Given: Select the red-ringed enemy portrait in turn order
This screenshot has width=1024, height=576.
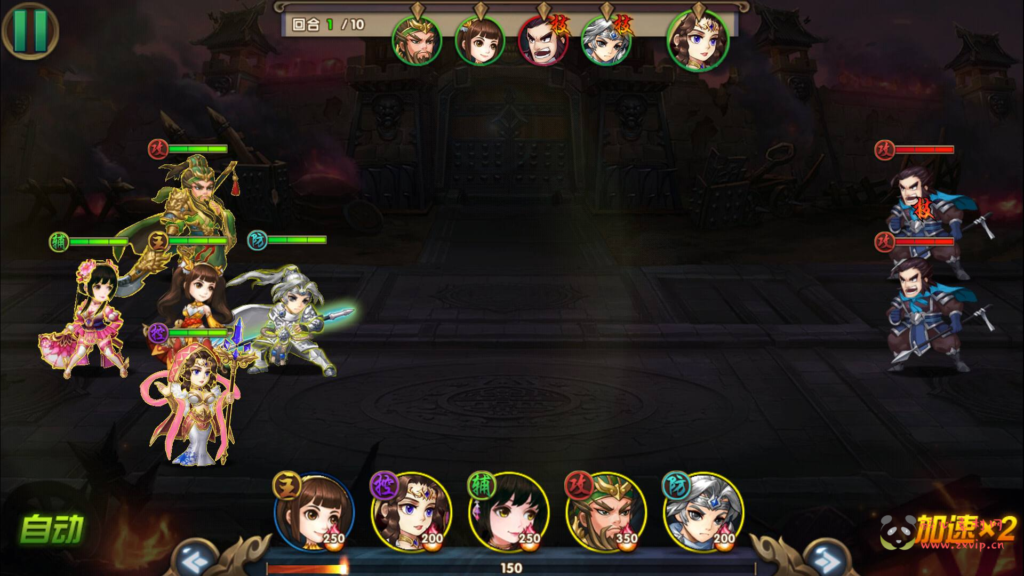Looking at the screenshot, I should click(543, 42).
